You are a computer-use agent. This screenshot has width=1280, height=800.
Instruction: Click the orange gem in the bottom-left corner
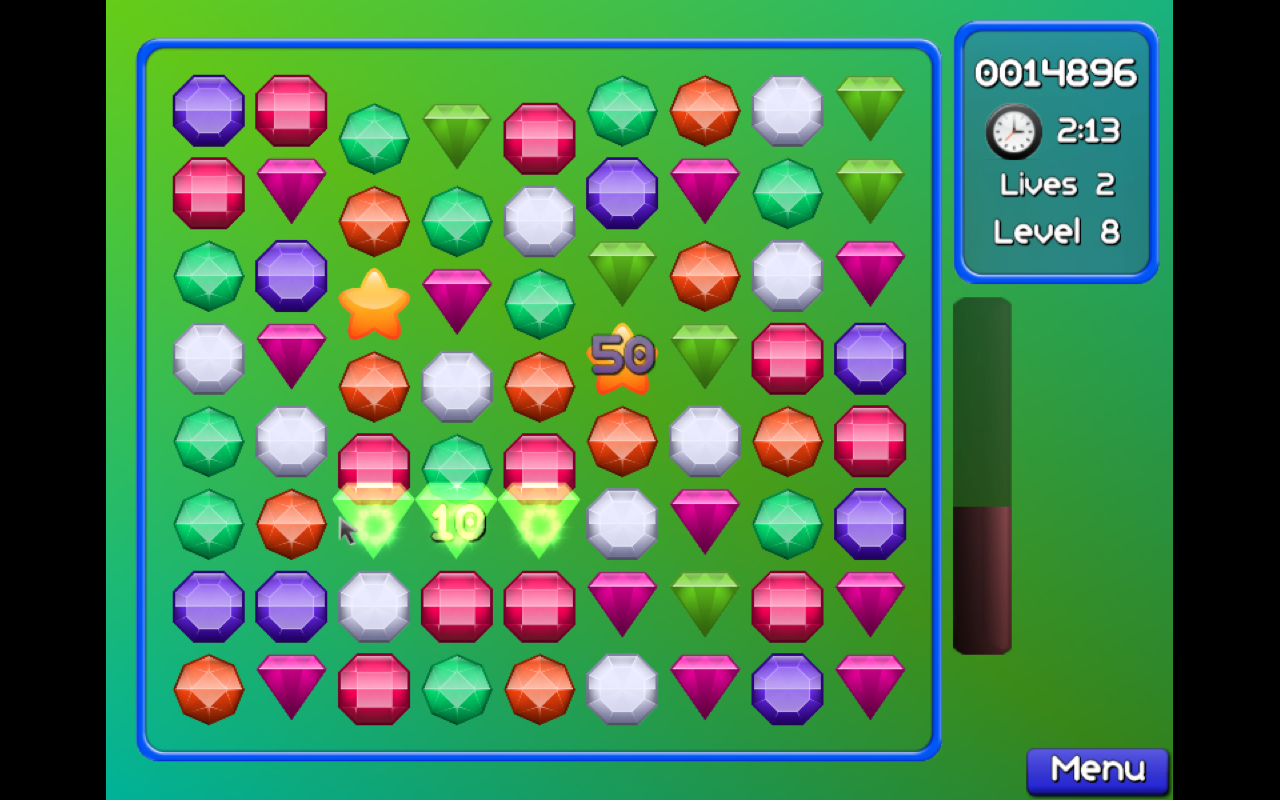pyautogui.click(x=209, y=687)
